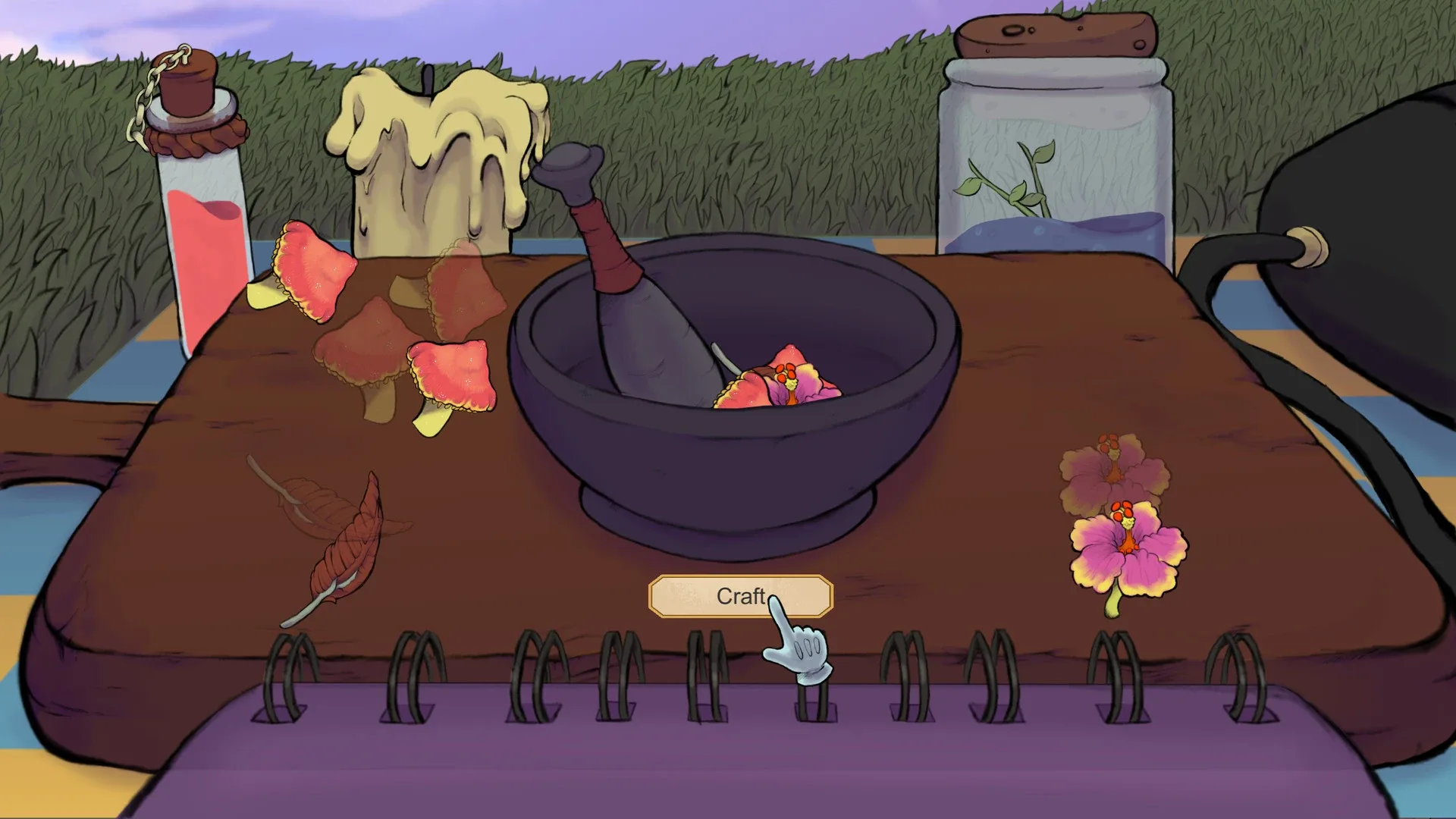Click the Craft button
Screen dimensions: 1456x819
pos(739,598)
